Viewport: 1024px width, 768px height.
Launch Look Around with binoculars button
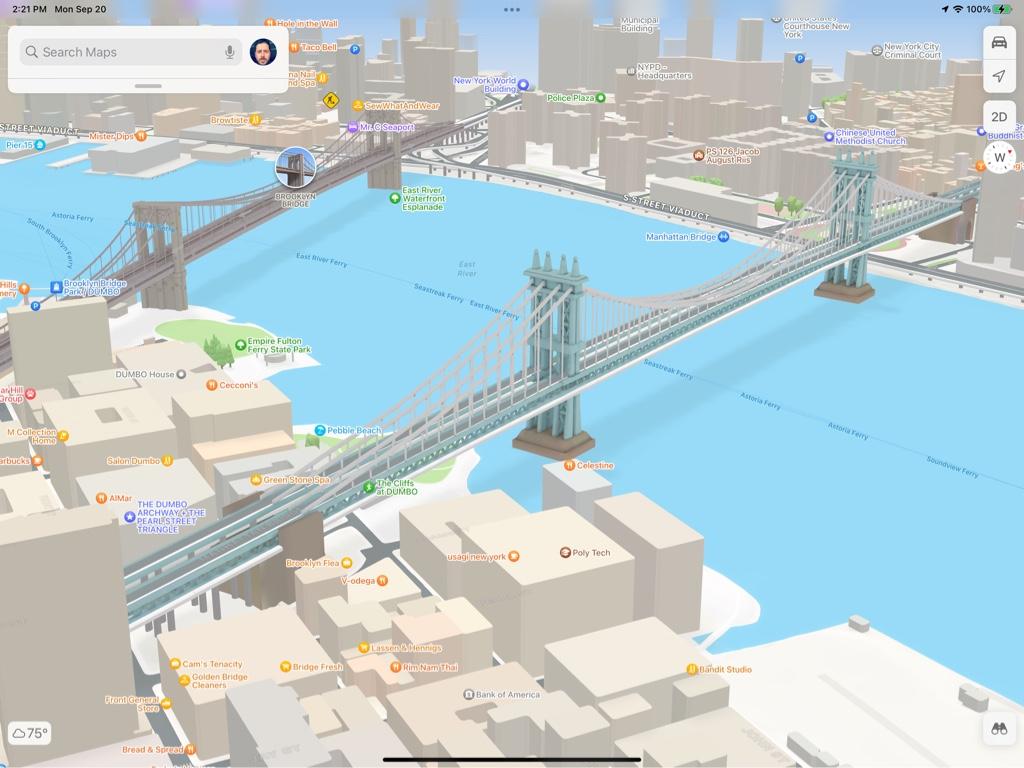click(x=998, y=729)
